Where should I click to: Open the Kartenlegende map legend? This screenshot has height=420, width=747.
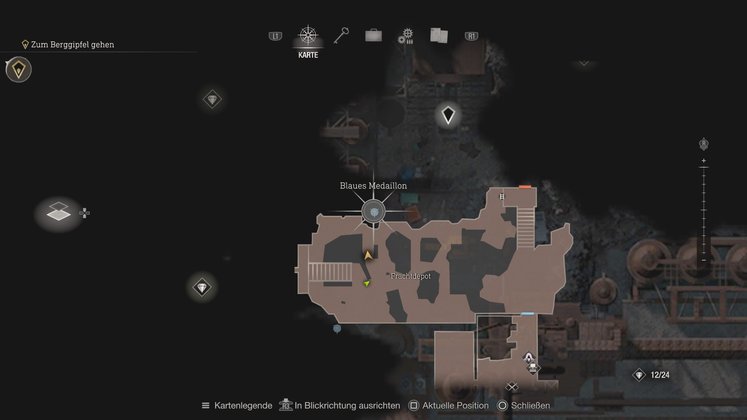[238, 405]
